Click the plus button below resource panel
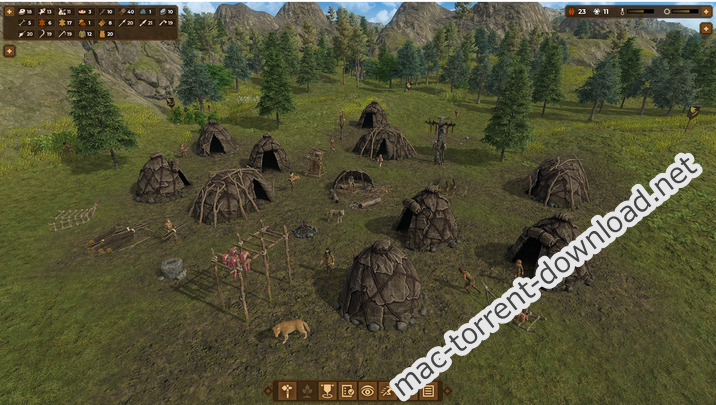This screenshot has height=405, width=716. pyautogui.click(x=9, y=50)
